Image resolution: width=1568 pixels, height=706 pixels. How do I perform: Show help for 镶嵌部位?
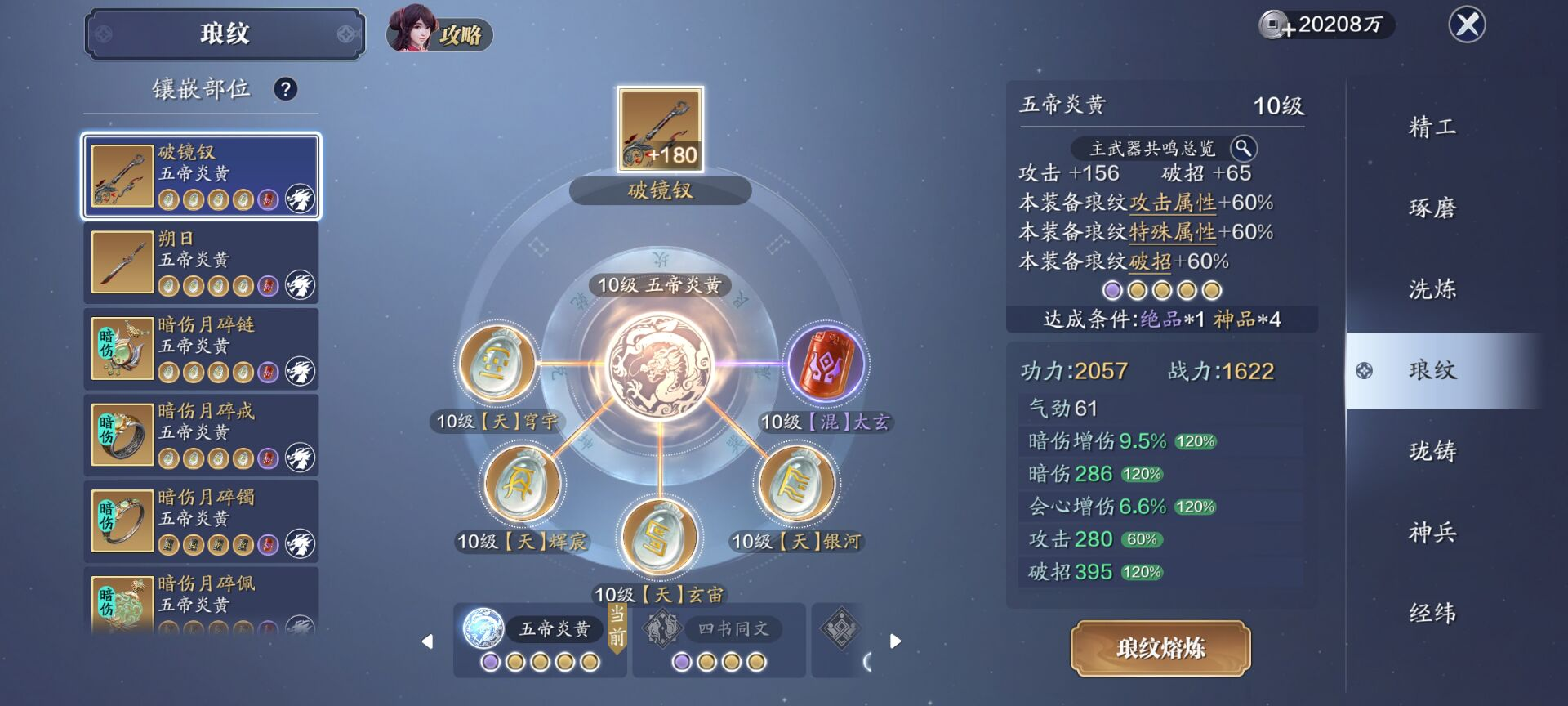(x=285, y=89)
